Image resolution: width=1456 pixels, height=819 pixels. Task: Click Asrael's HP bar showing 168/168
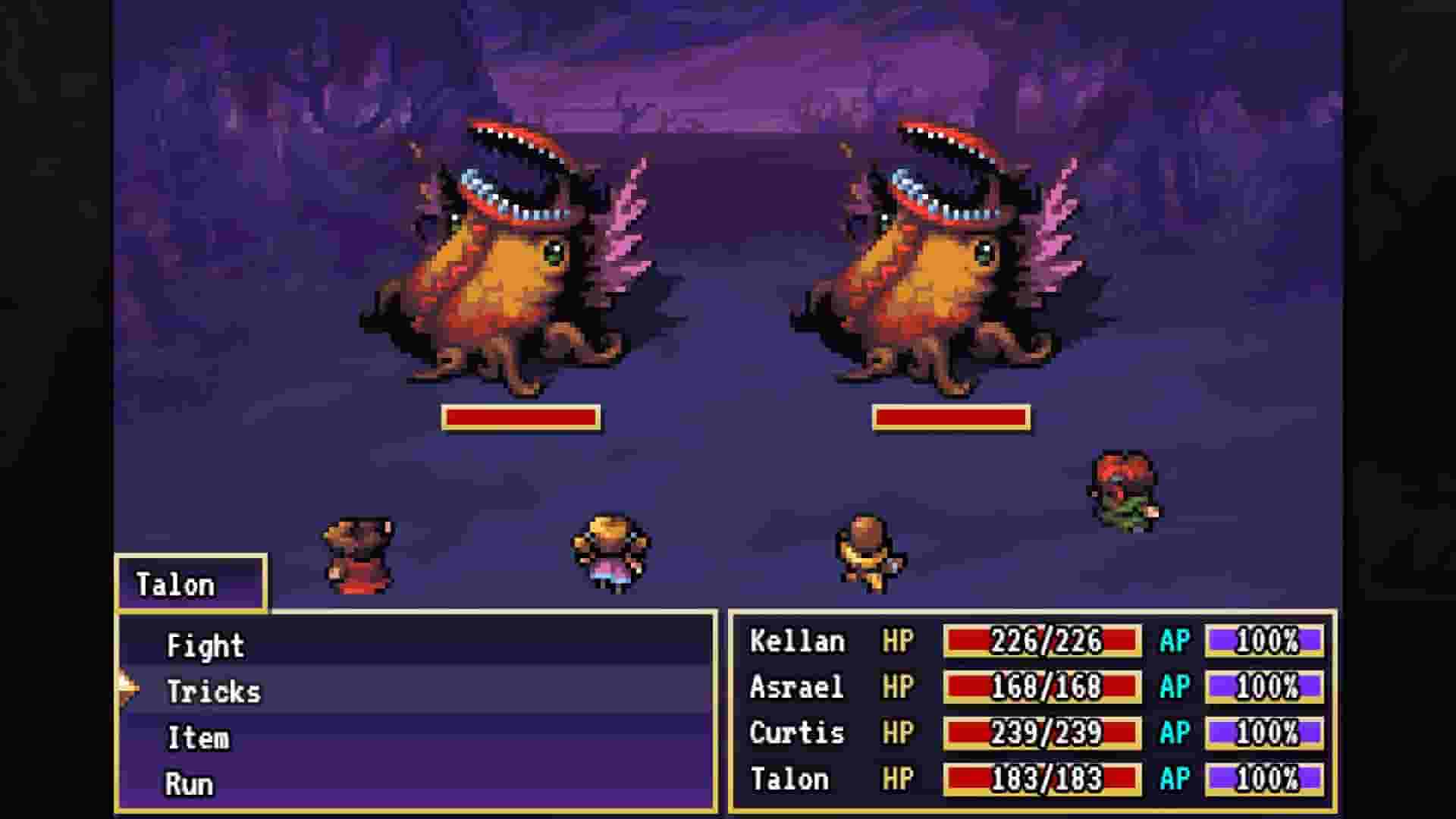1042,687
